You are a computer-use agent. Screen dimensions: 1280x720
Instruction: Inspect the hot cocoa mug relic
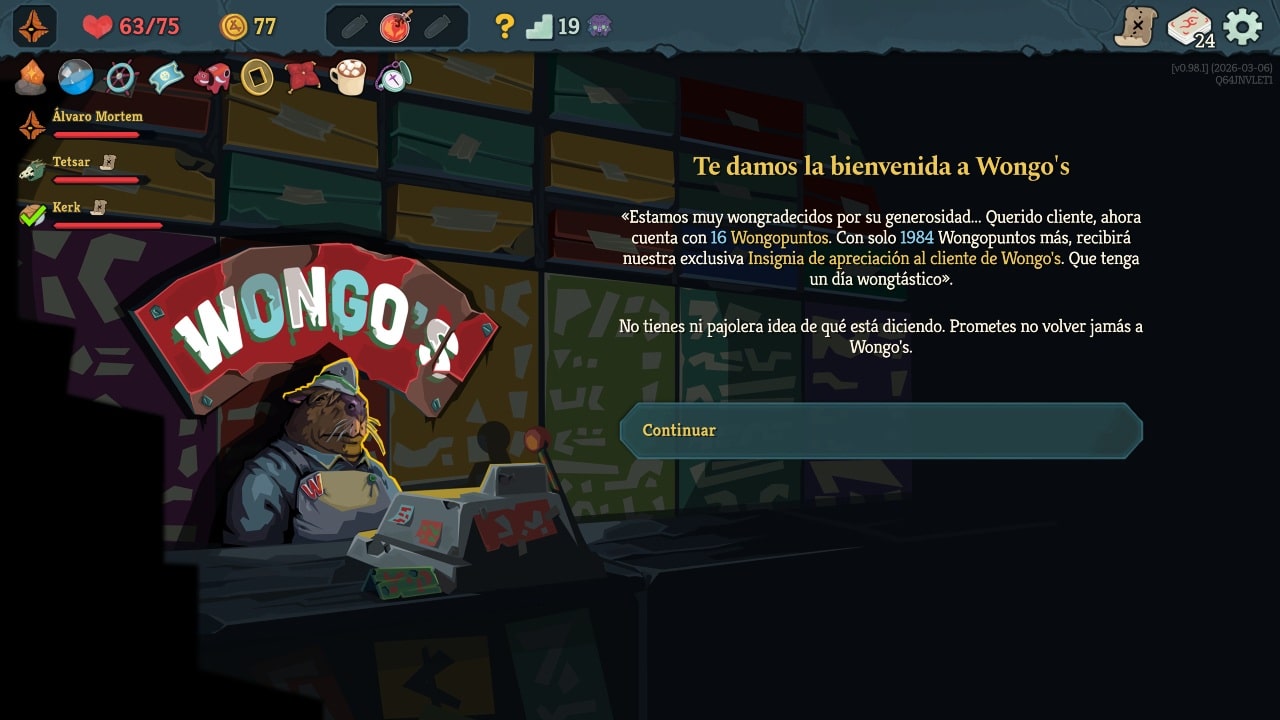tap(348, 77)
